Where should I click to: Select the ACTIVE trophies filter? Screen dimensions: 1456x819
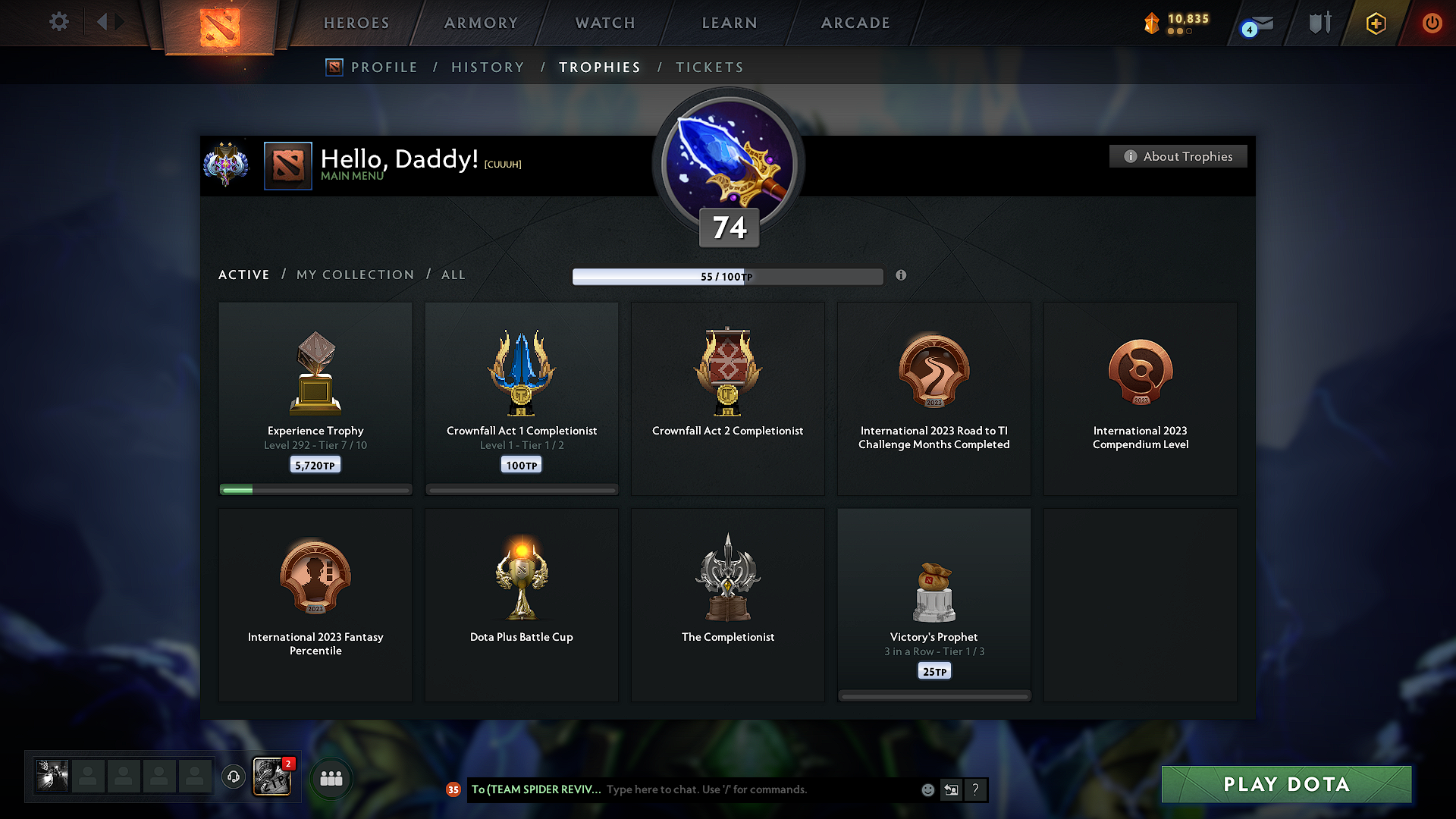coord(243,275)
